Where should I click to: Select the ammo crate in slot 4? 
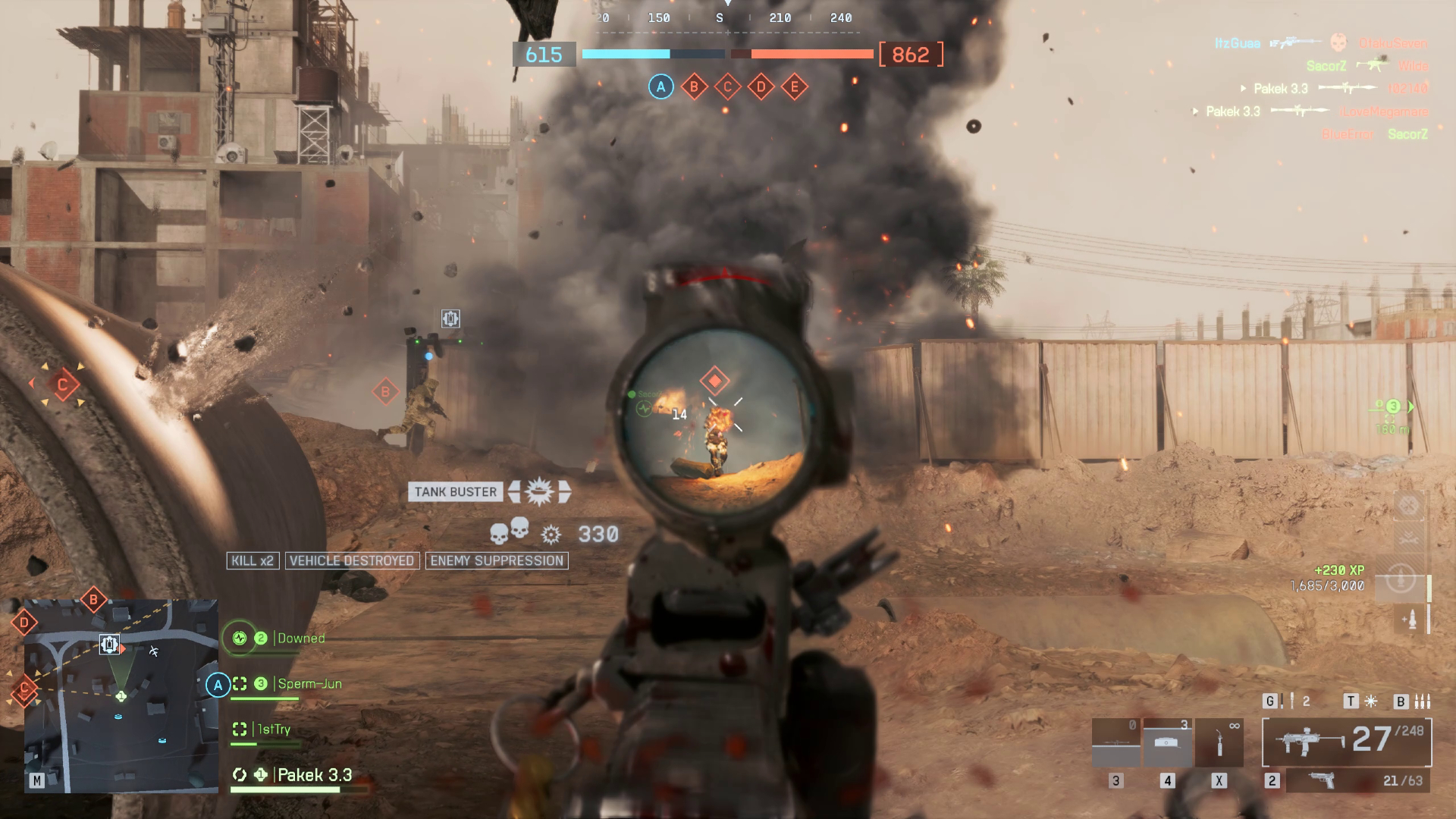tap(1166, 742)
